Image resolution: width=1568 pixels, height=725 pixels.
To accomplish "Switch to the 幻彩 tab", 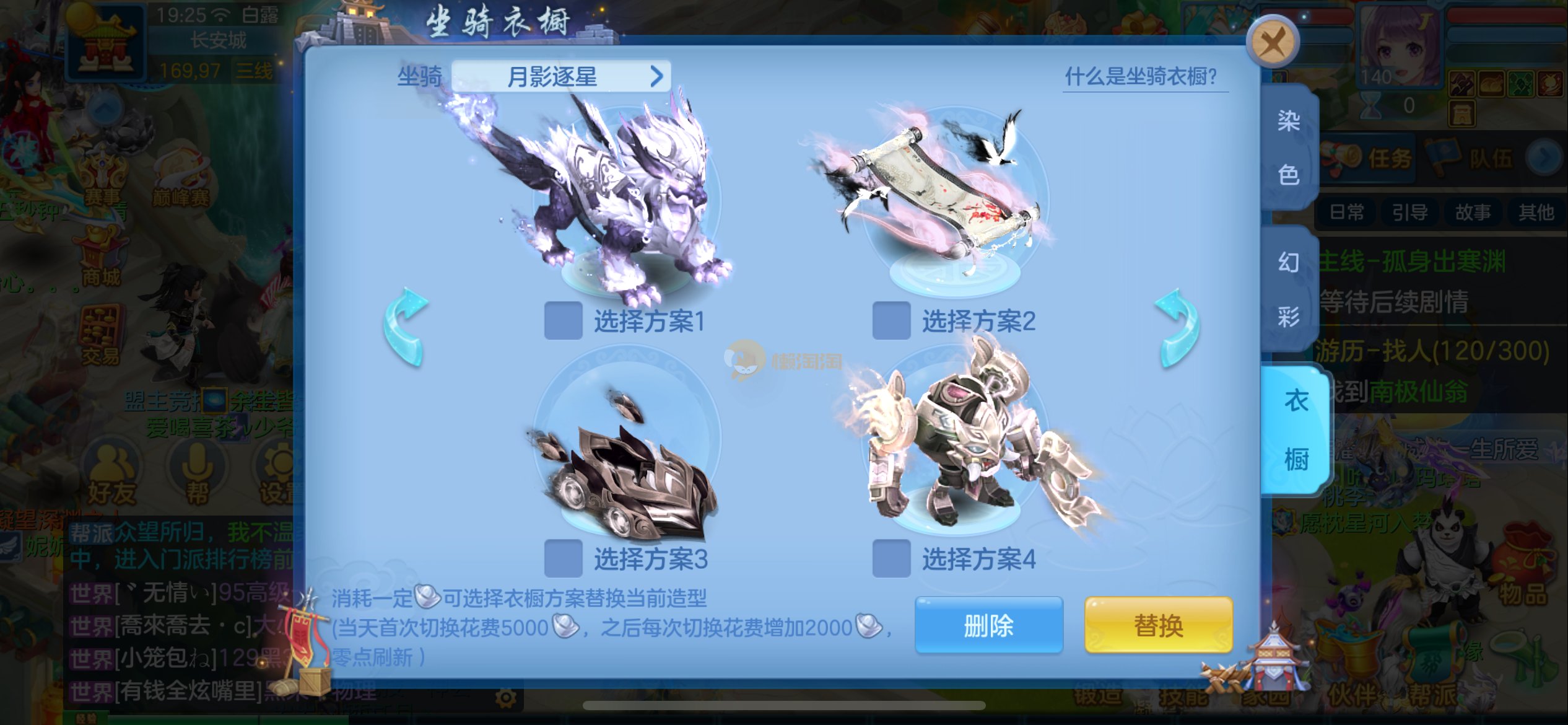I will coord(1288,289).
